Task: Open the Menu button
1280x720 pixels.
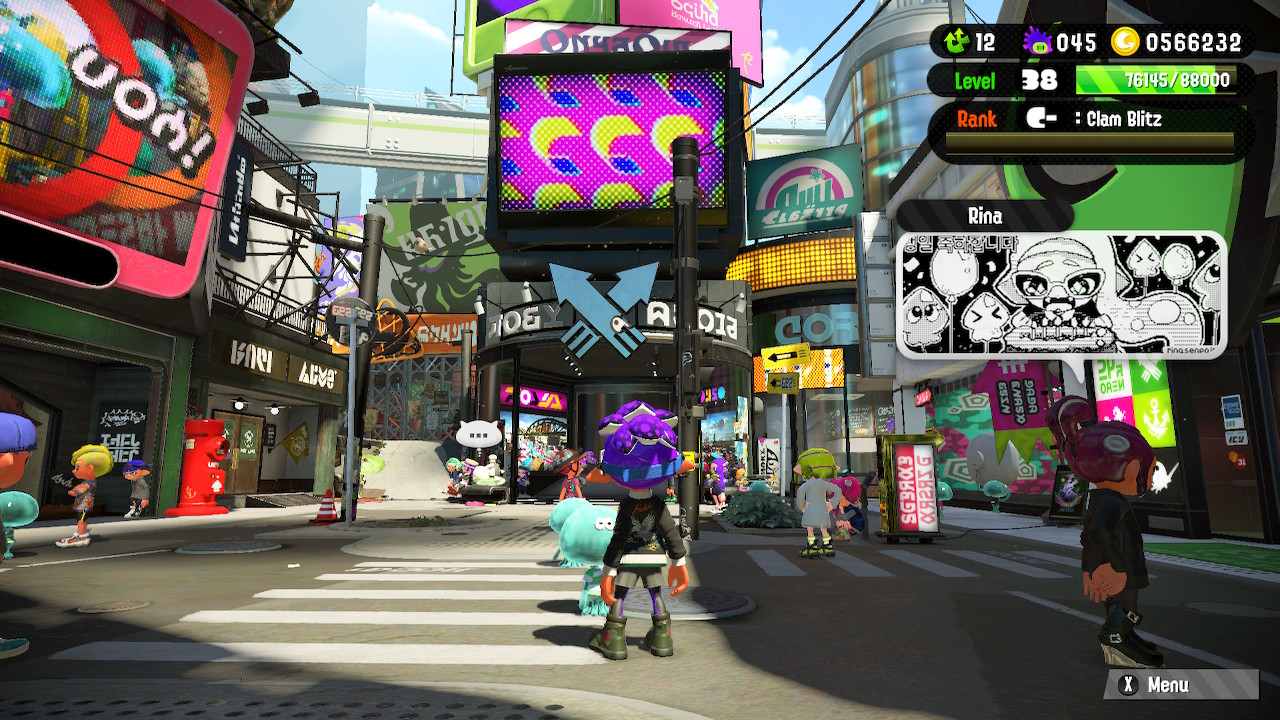Action: coord(1179,685)
